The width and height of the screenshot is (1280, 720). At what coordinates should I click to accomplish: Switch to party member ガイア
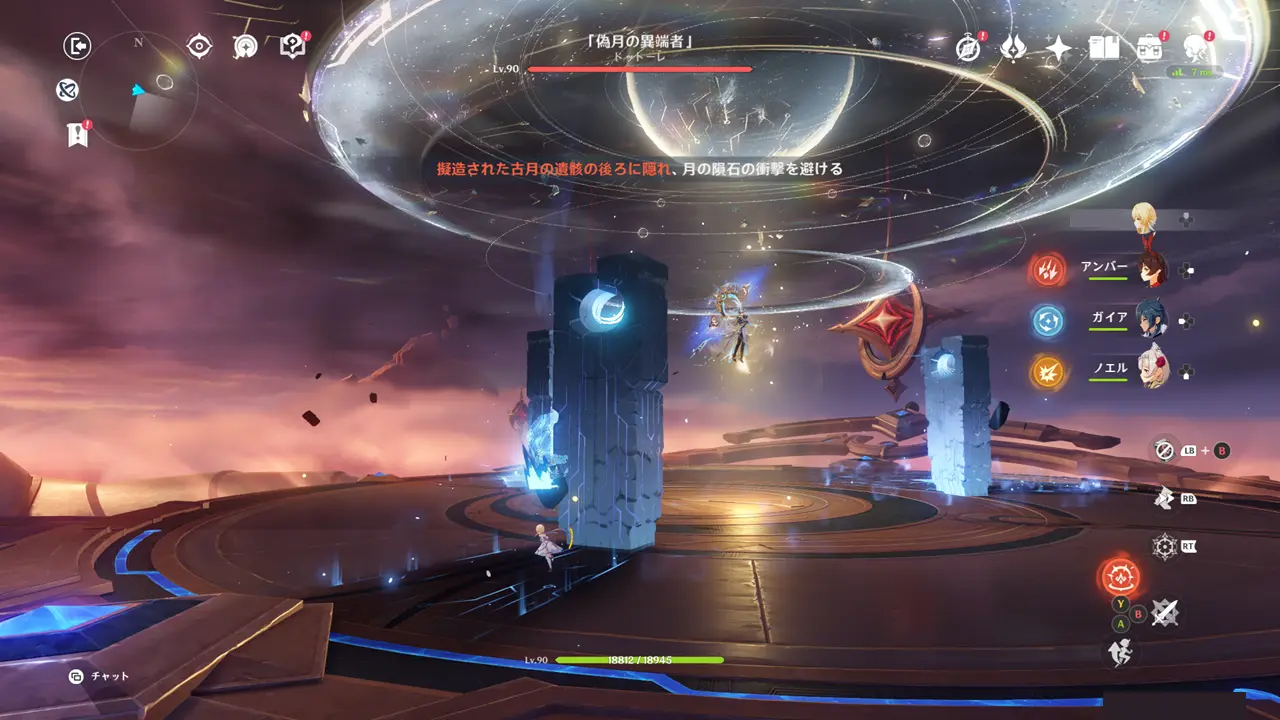(x=1150, y=321)
